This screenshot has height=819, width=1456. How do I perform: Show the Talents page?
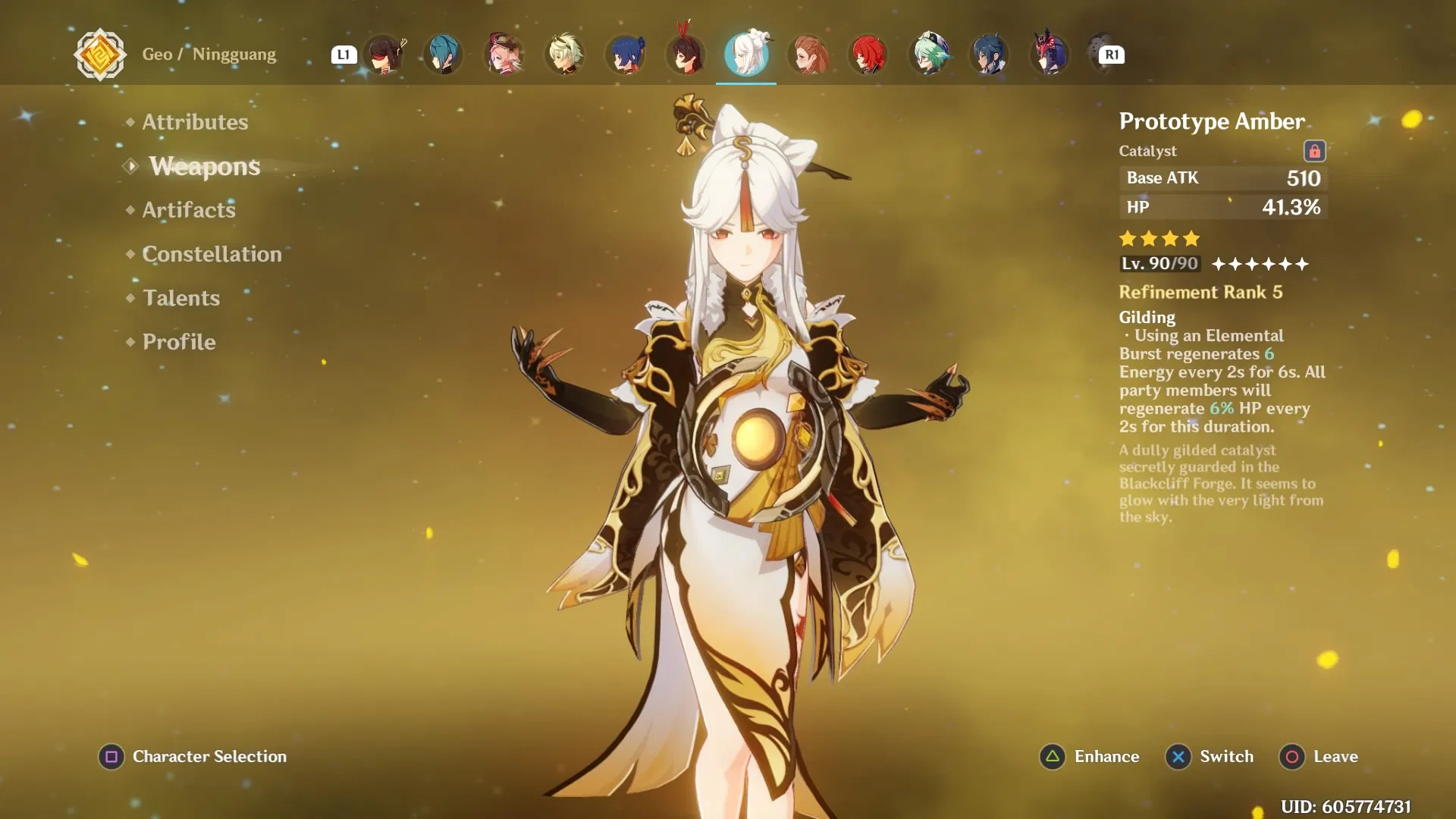point(181,298)
